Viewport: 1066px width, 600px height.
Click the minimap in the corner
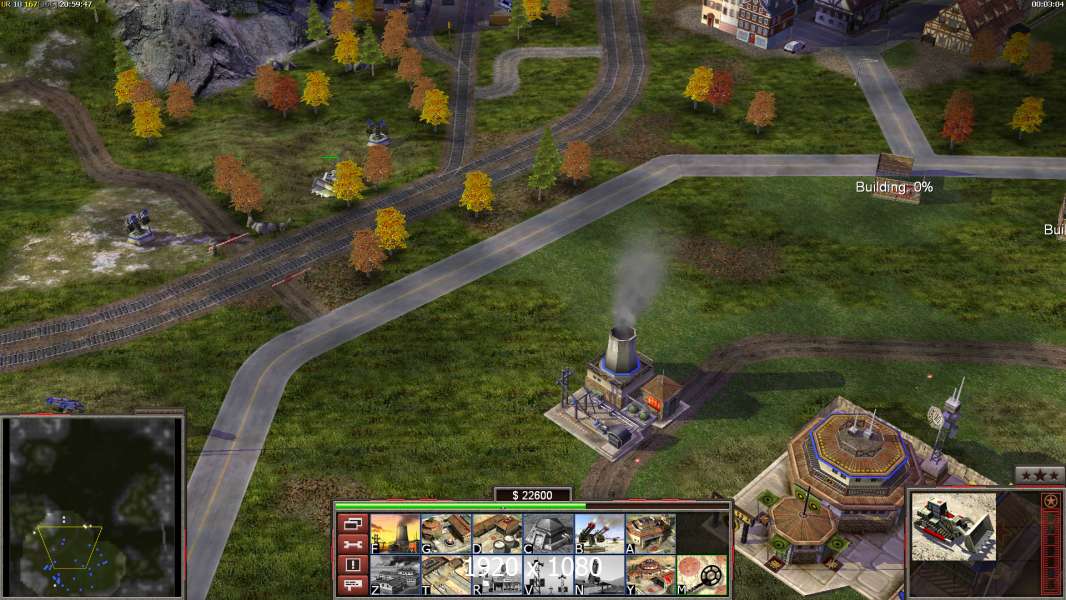(x=92, y=506)
